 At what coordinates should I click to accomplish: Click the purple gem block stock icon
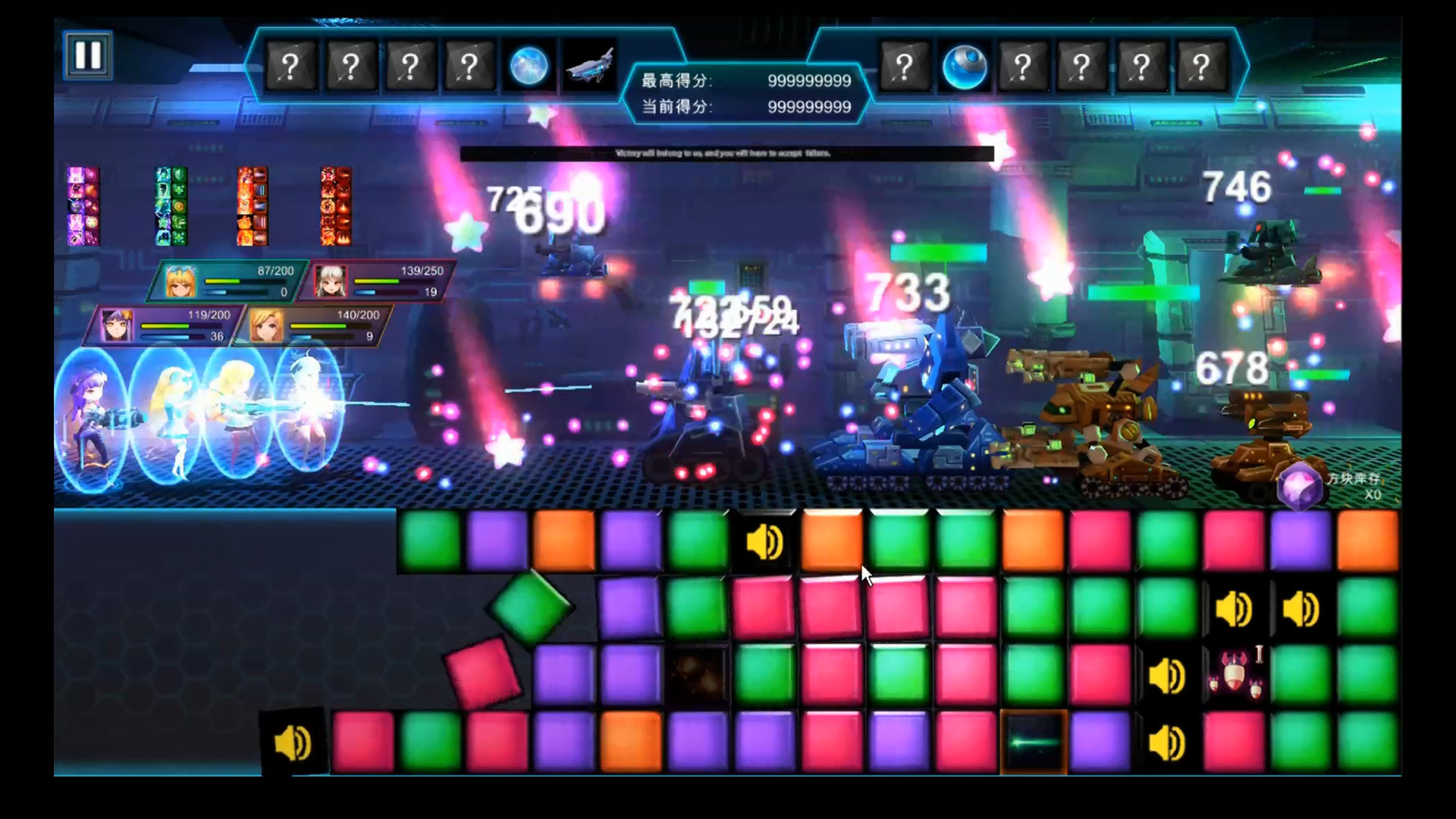click(x=1300, y=486)
